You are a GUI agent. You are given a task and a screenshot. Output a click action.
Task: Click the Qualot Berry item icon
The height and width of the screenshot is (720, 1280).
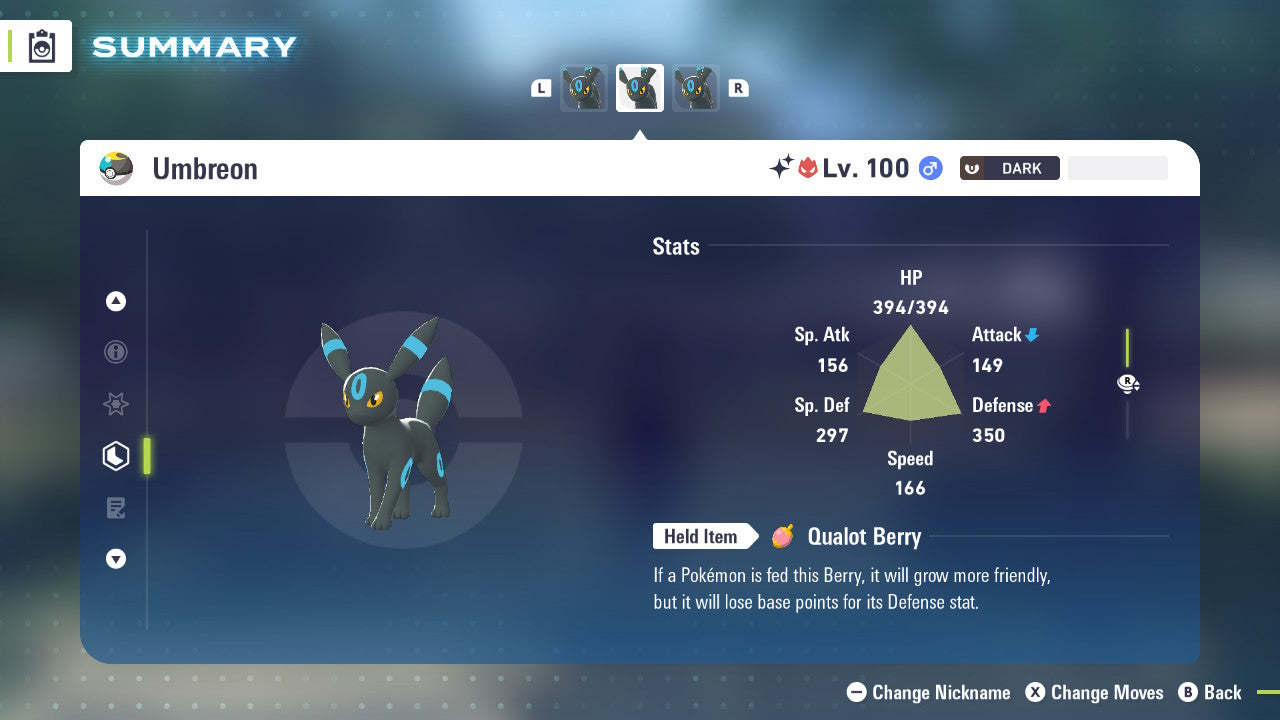(x=782, y=537)
